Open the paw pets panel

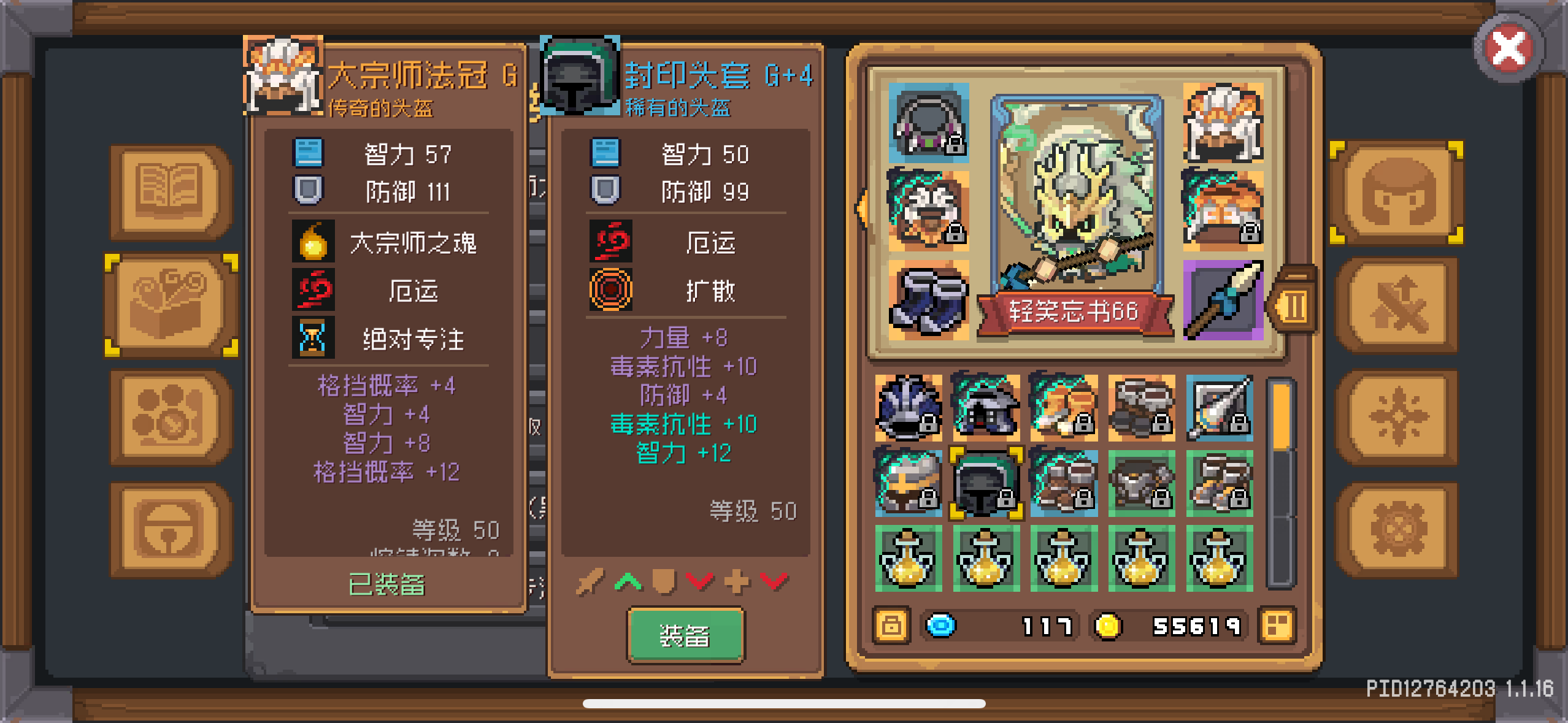167,417
